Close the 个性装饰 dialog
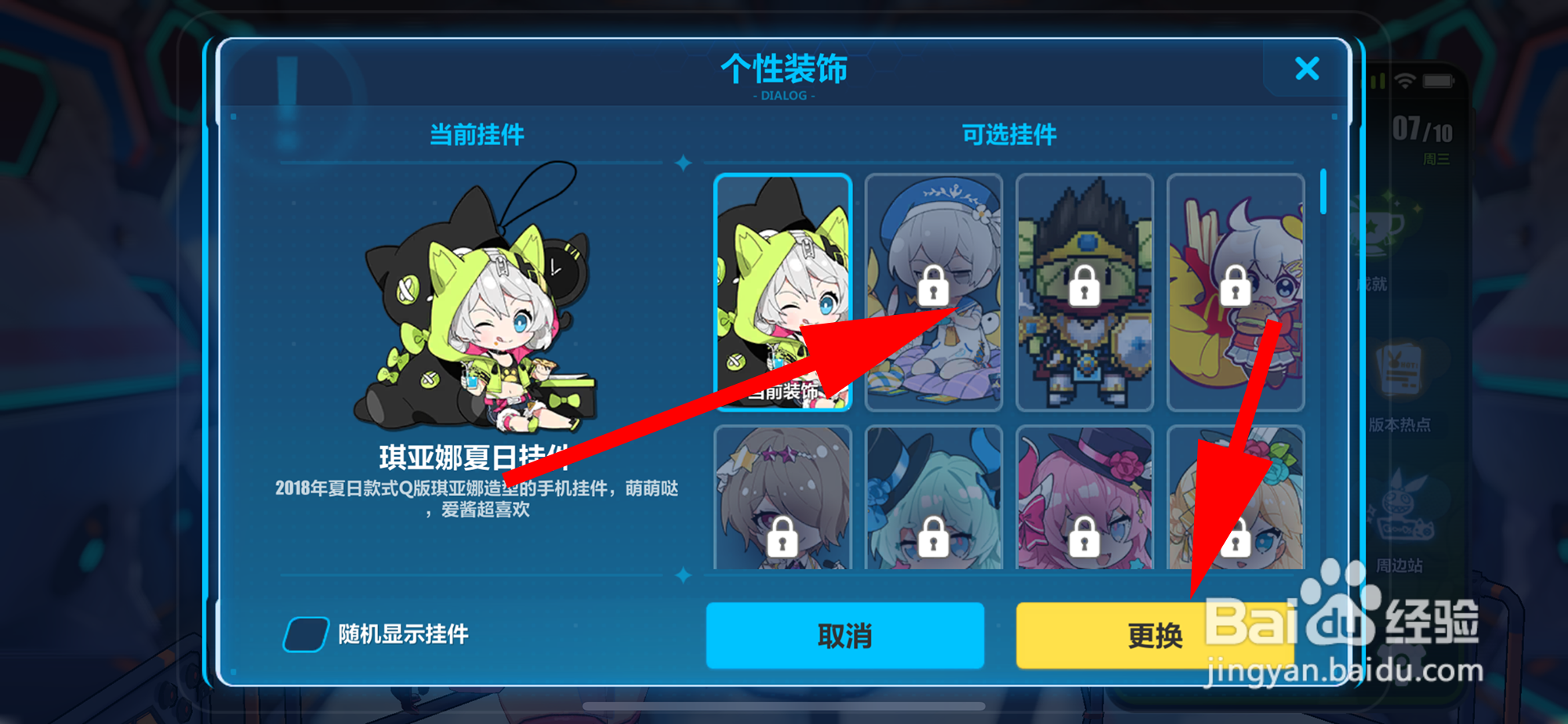 1307,70
